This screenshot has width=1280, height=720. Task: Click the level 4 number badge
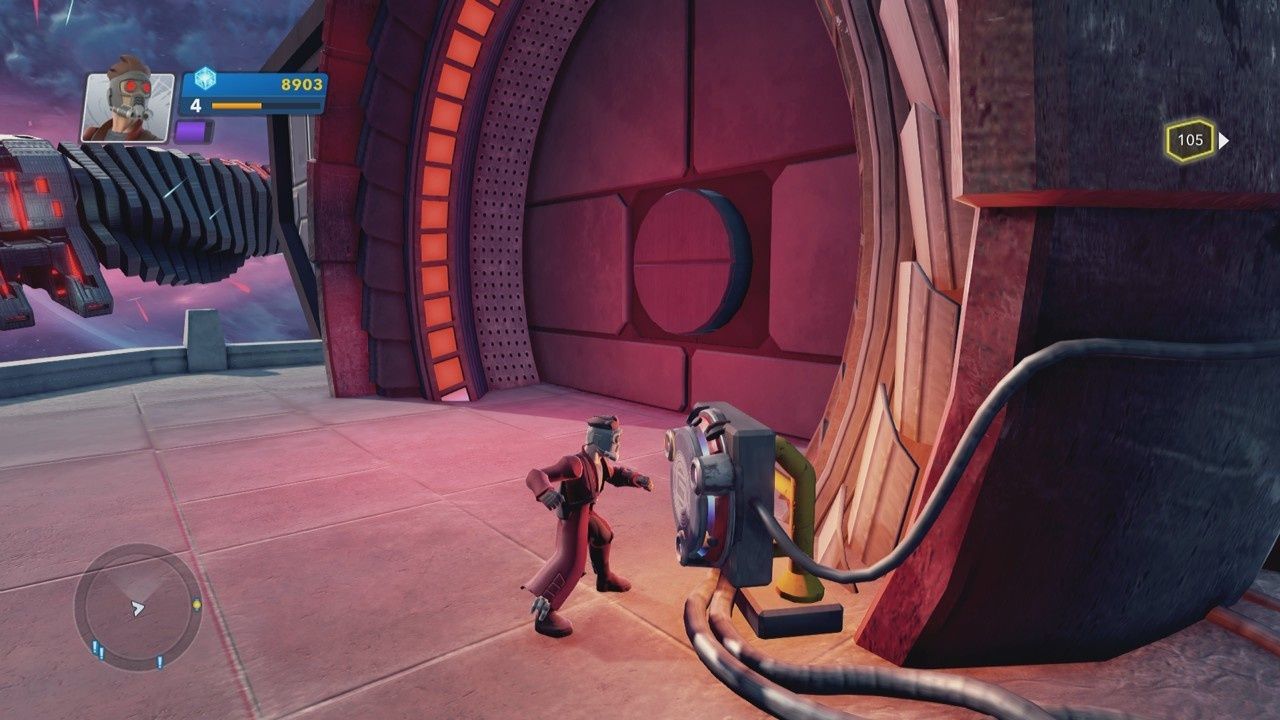coord(196,106)
